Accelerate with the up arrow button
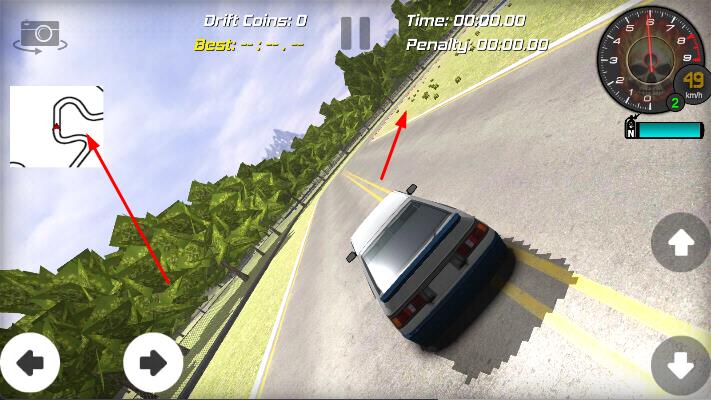Image resolution: width=711 pixels, height=400 pixels. 680,242
